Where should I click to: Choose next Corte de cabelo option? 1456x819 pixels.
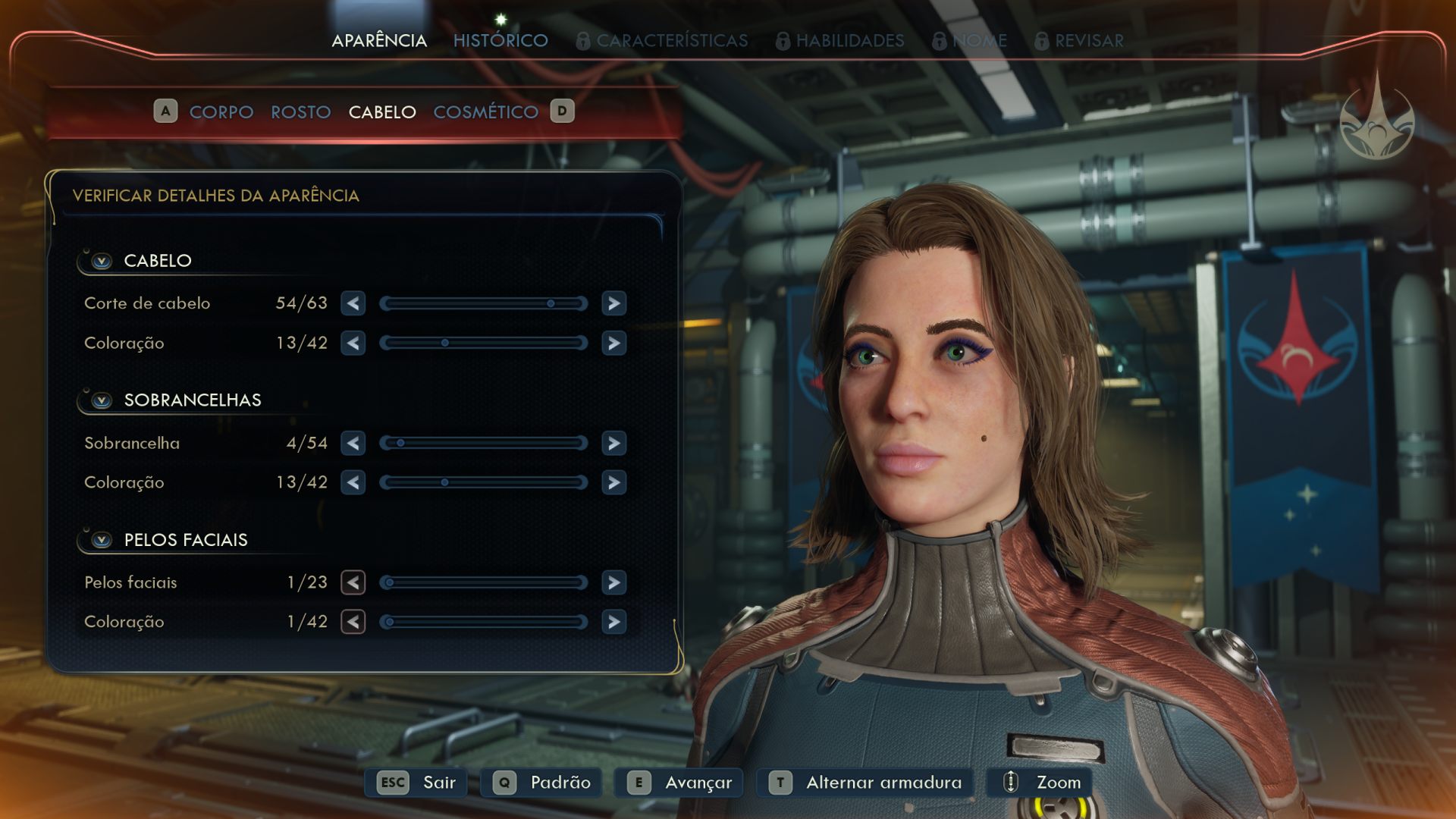613,303
